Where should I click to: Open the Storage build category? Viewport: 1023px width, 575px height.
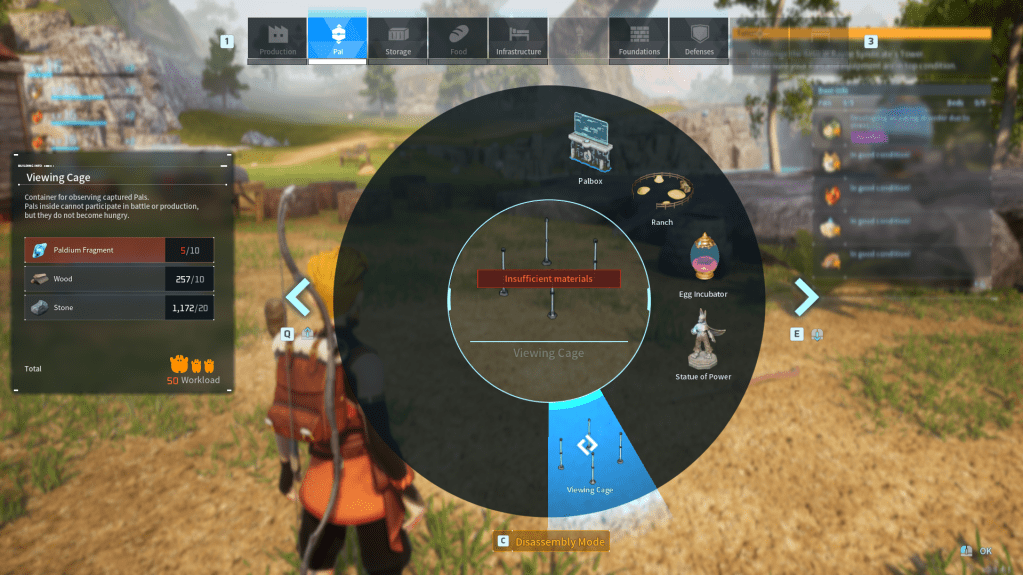coord(398,40)
